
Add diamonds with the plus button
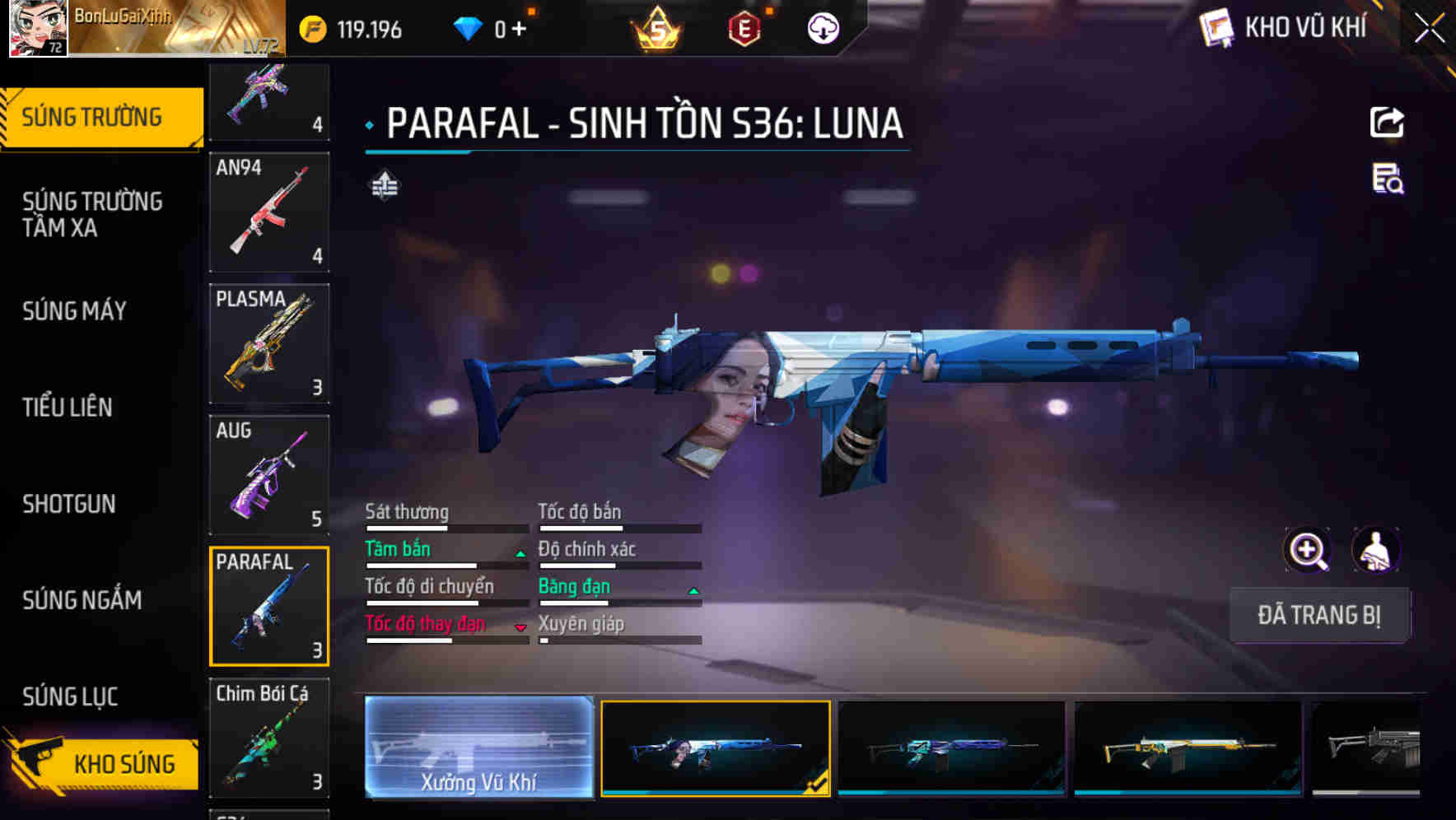point(519,30)
